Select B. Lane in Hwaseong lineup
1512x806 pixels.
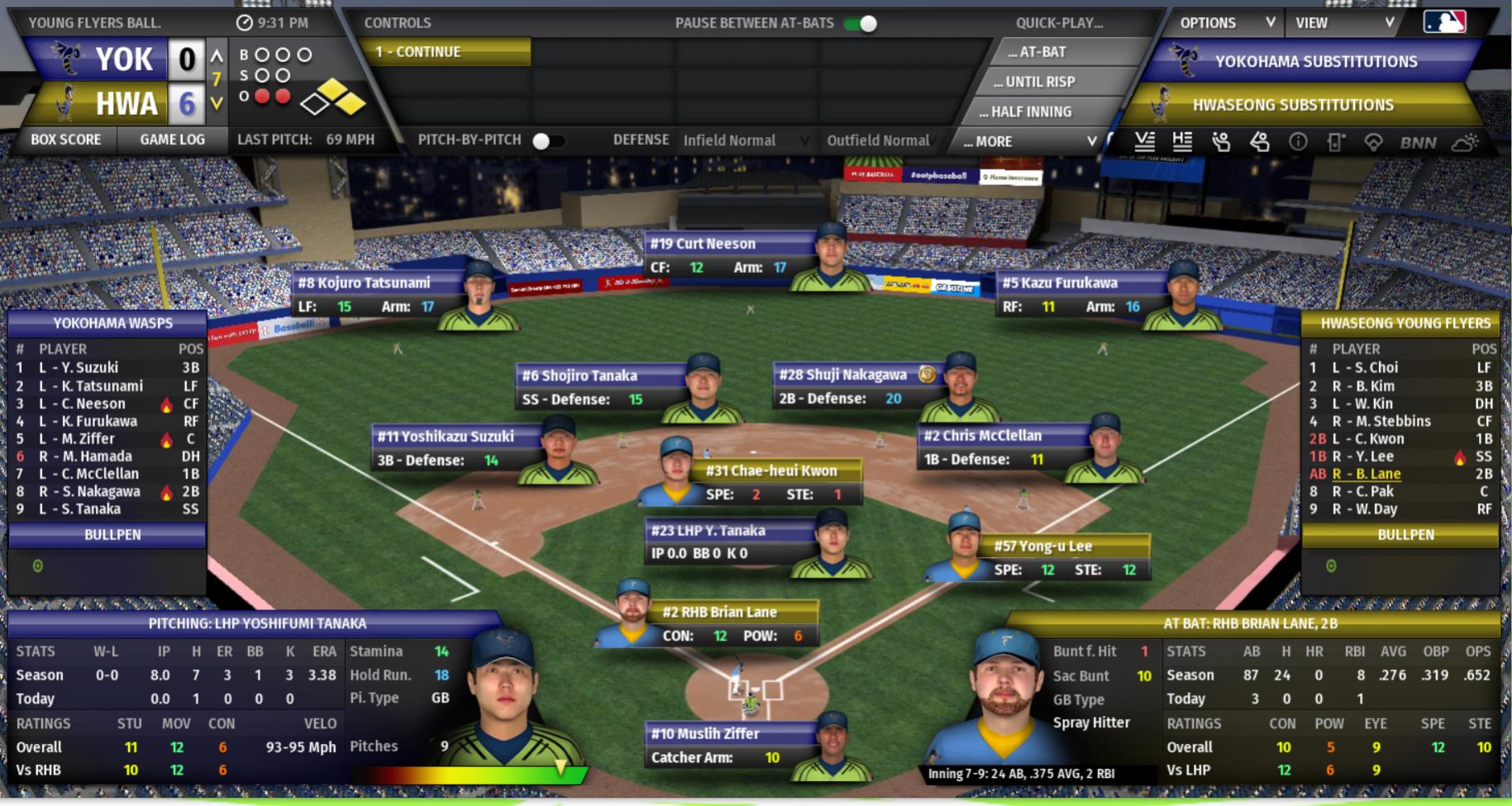[1367, 474]
